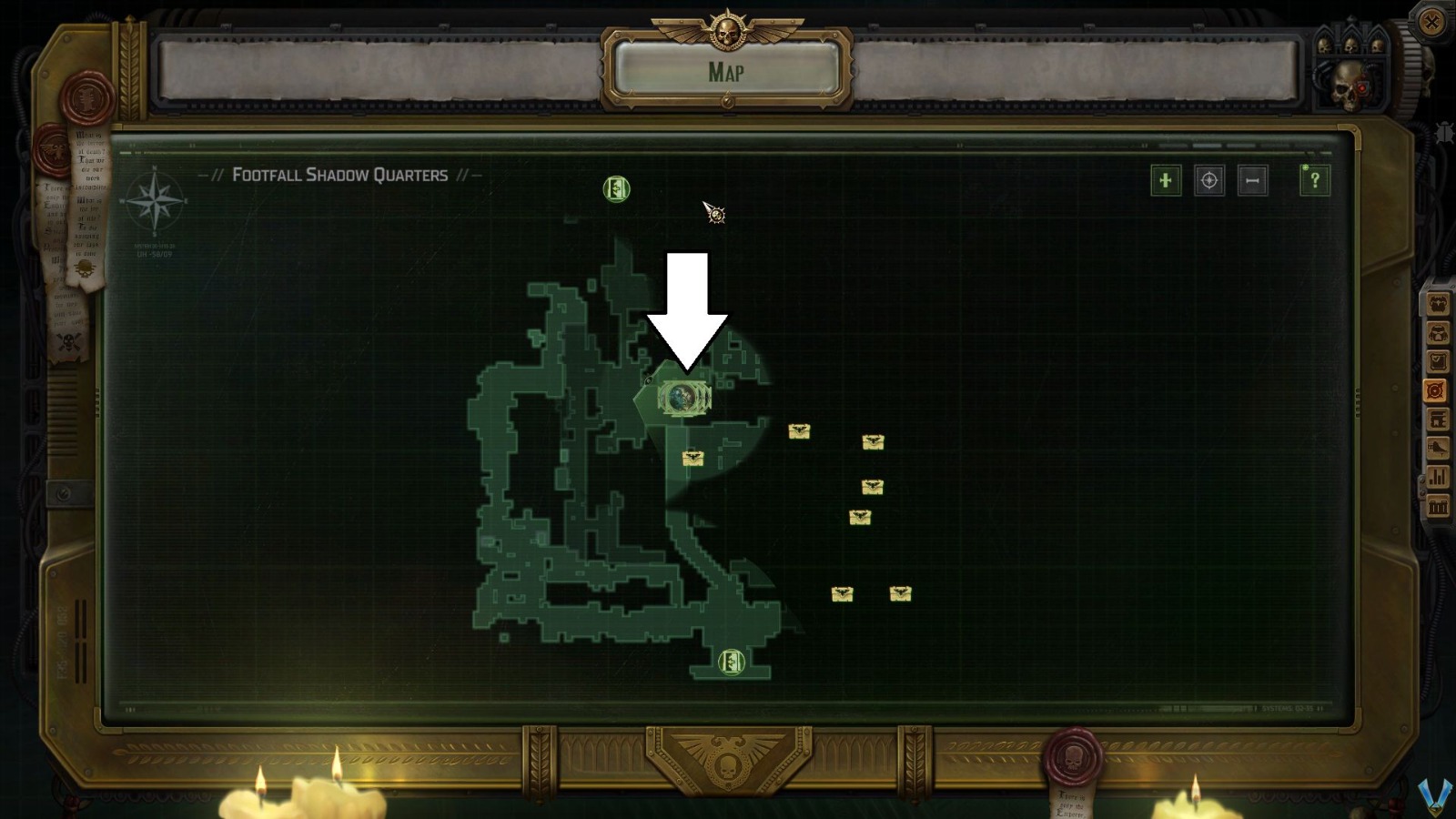
Task: Open the colony management icon below the map icon
Action: (x=1436, y=418)
